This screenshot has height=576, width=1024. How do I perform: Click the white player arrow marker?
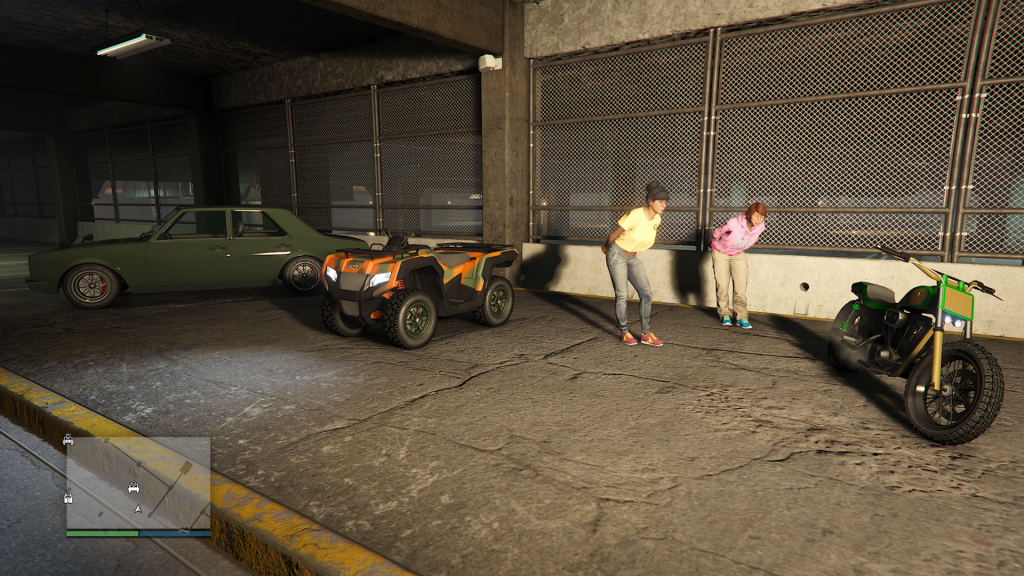[137, 509]
